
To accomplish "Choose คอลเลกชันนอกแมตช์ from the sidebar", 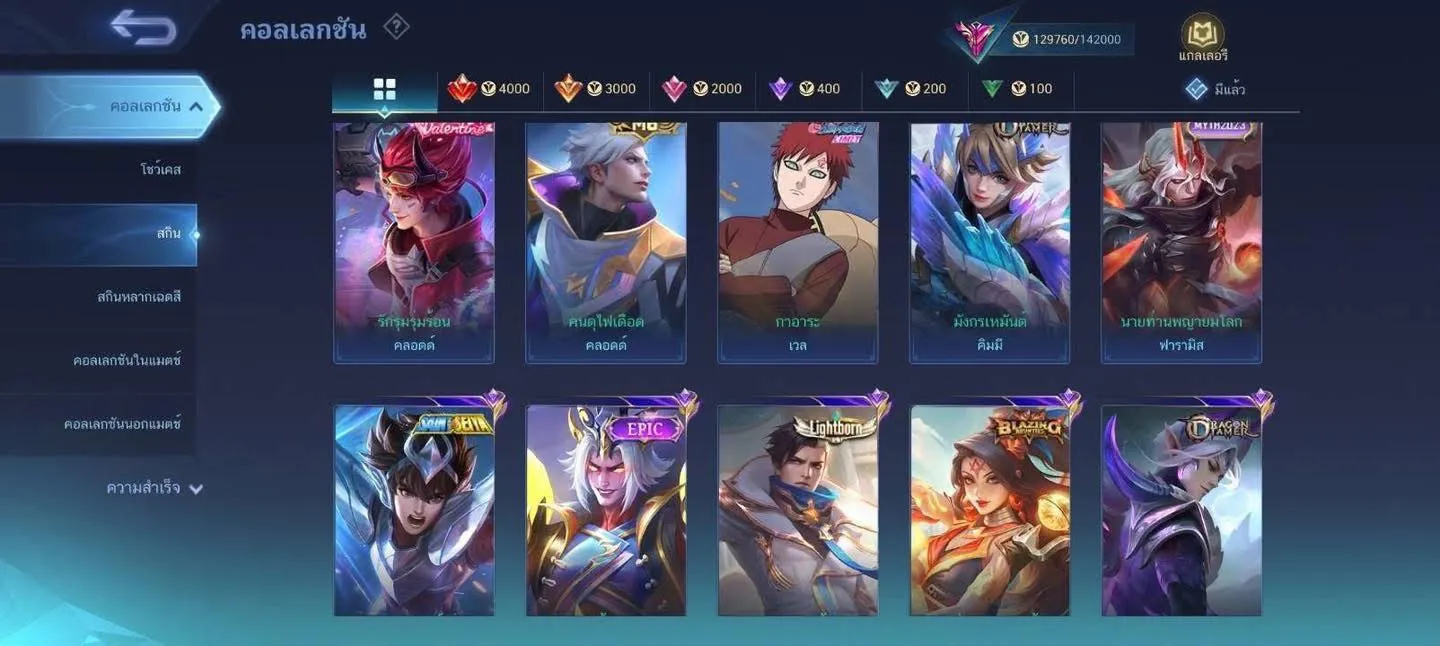I will click(x=122, y=424).
